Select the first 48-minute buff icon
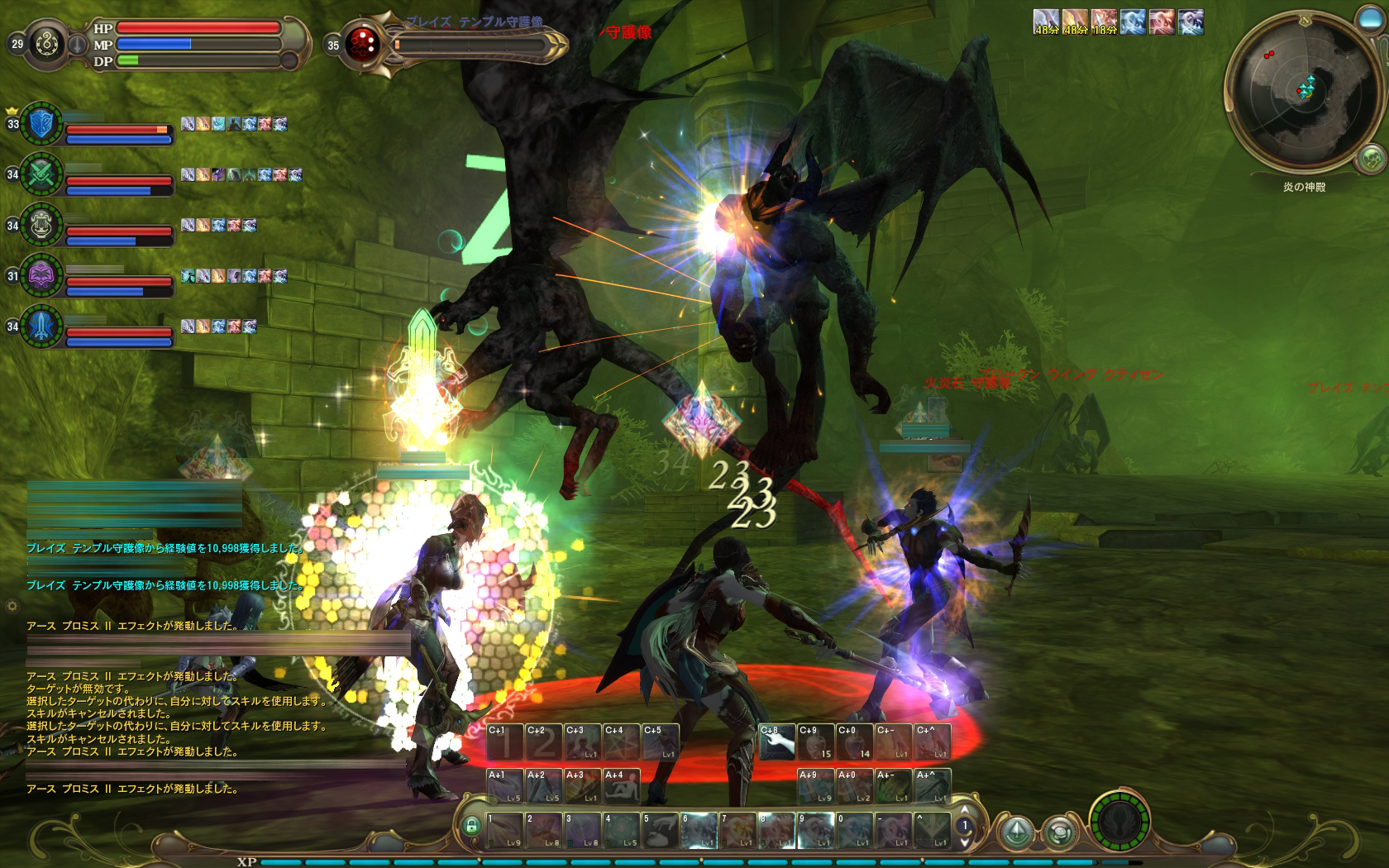 [x=1046, y=21]
